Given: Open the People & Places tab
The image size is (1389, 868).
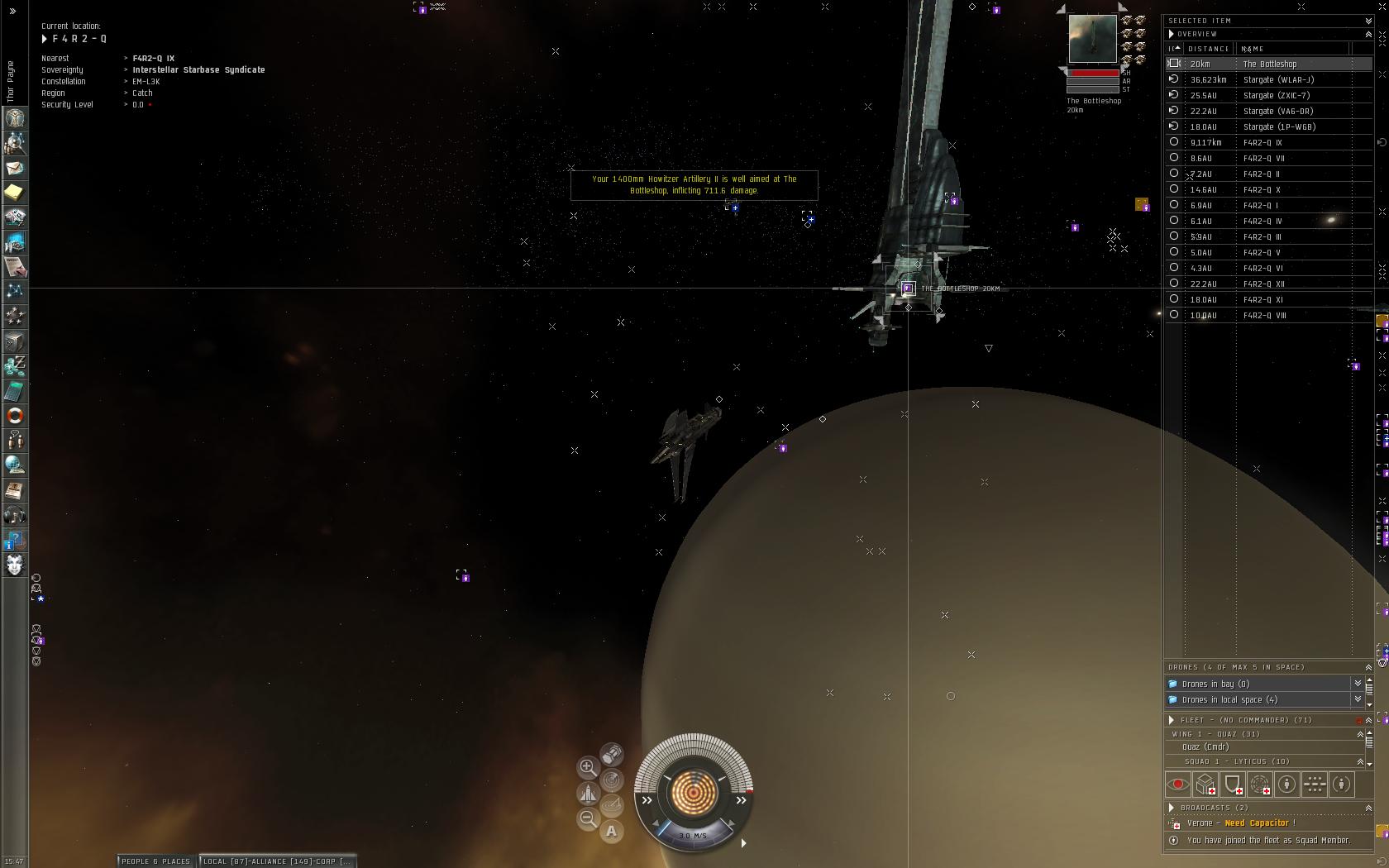Looking at the screenshot, I should pyautogui.click(x=156, y=861).
